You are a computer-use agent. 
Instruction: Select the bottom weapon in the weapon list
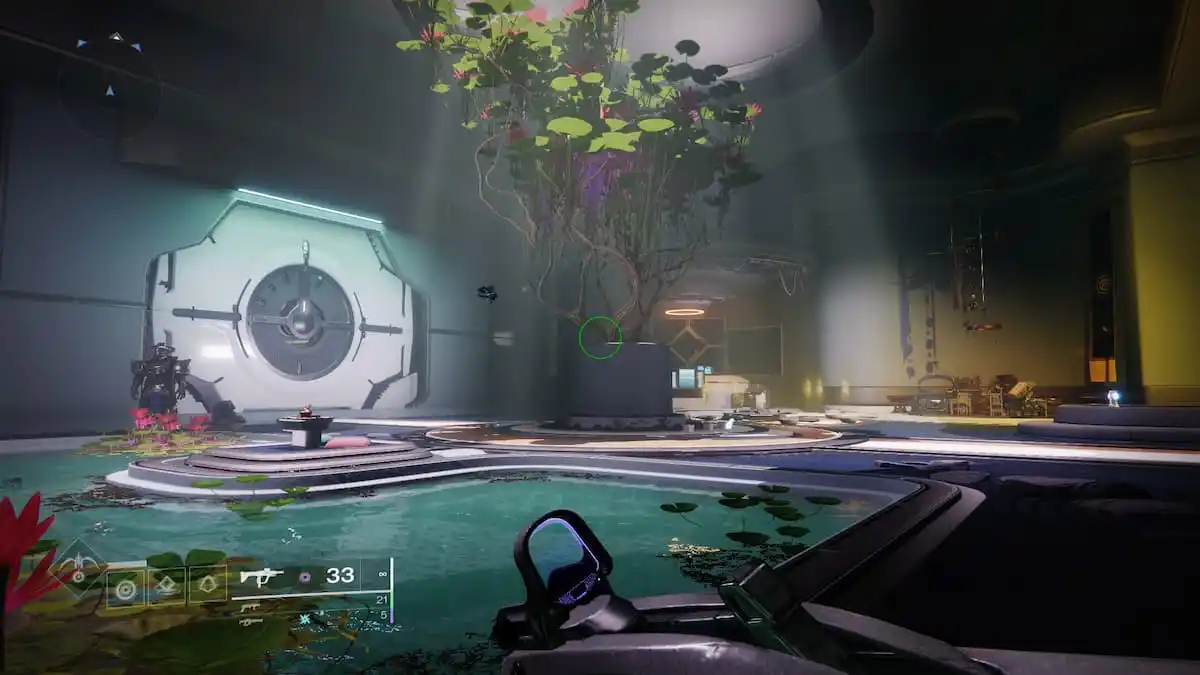click(251, 621)
